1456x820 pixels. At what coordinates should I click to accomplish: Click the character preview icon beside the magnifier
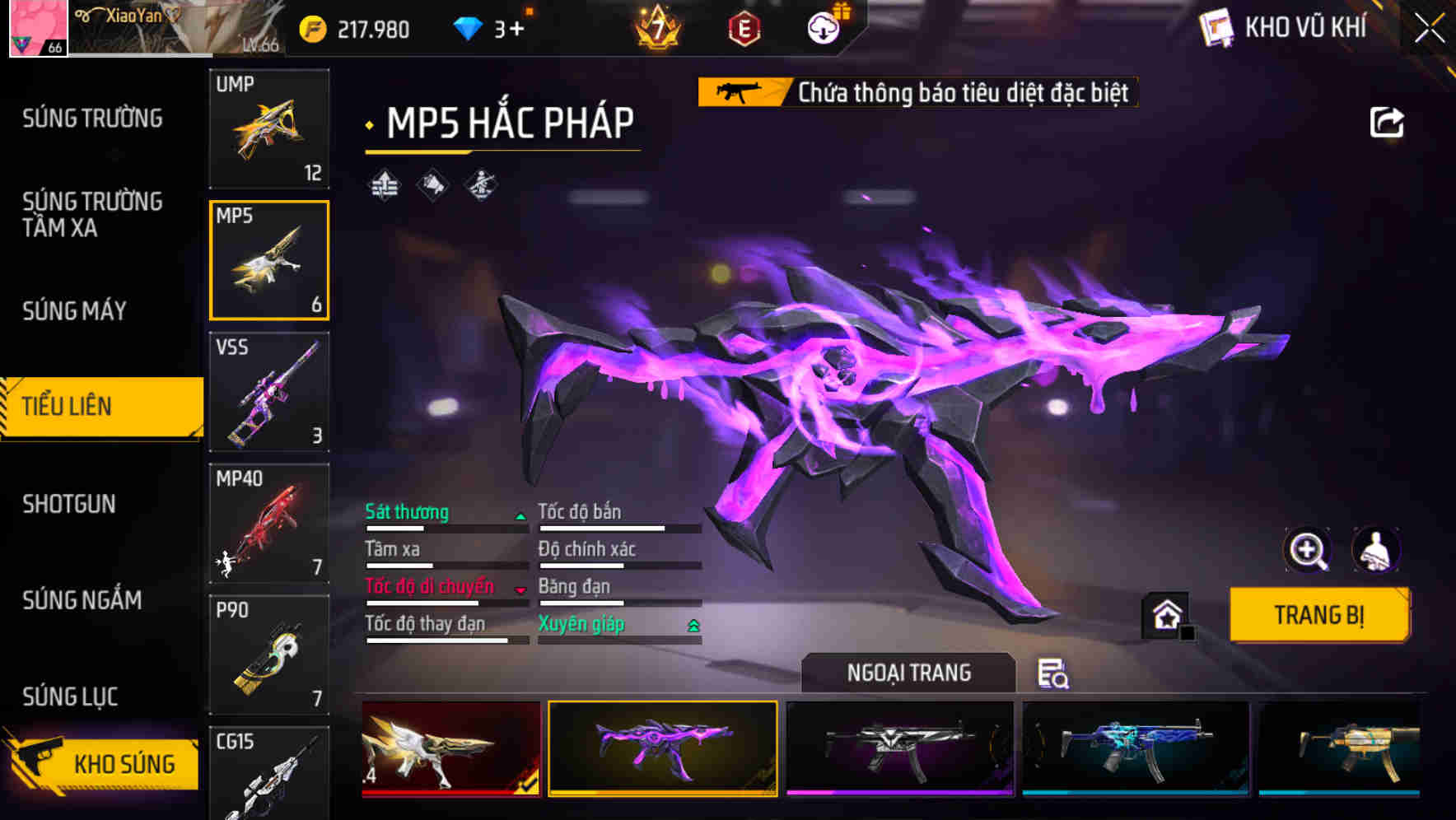pos(1374,550)
